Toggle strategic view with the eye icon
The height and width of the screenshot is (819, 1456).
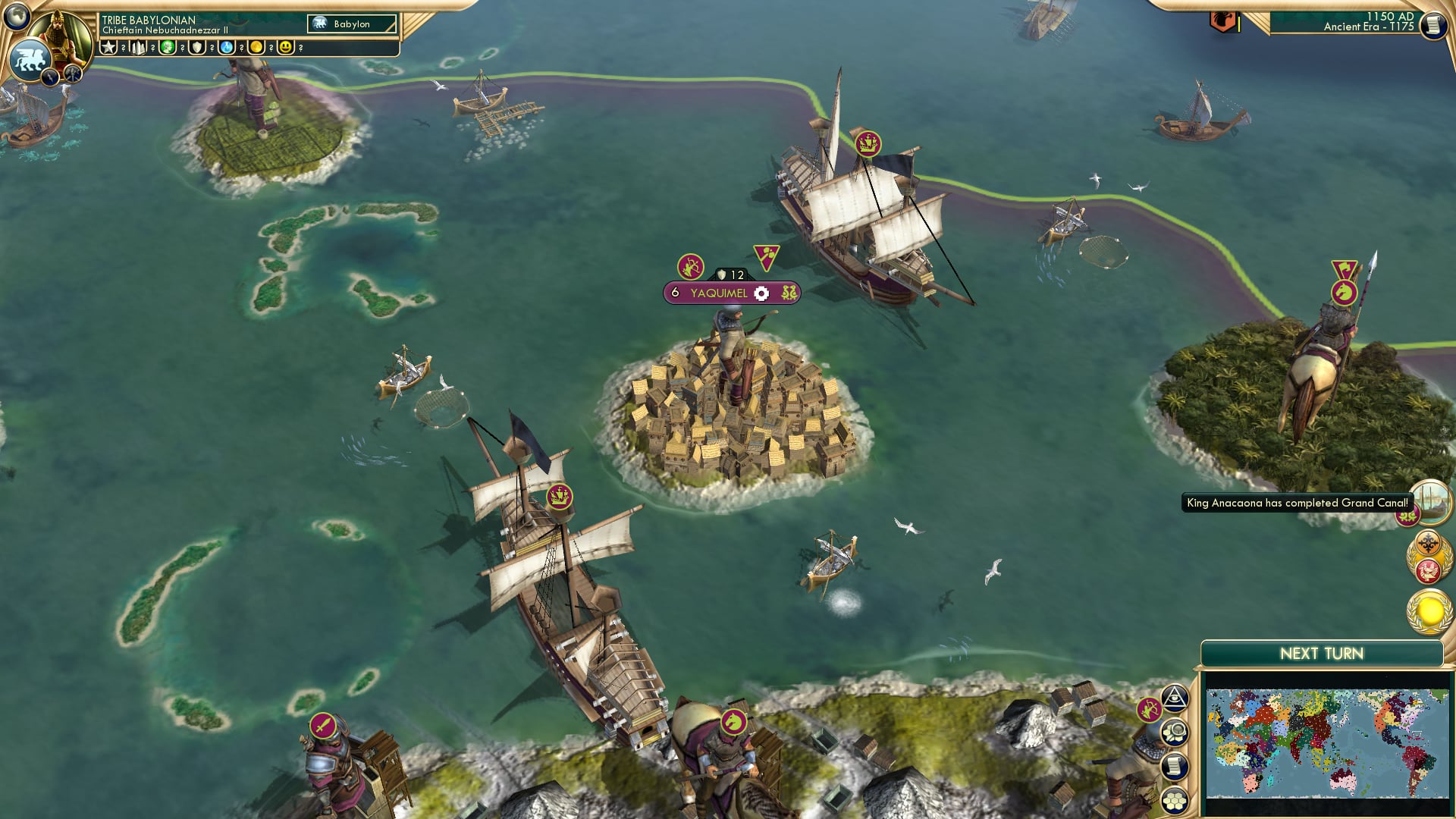coord(1174,698)
